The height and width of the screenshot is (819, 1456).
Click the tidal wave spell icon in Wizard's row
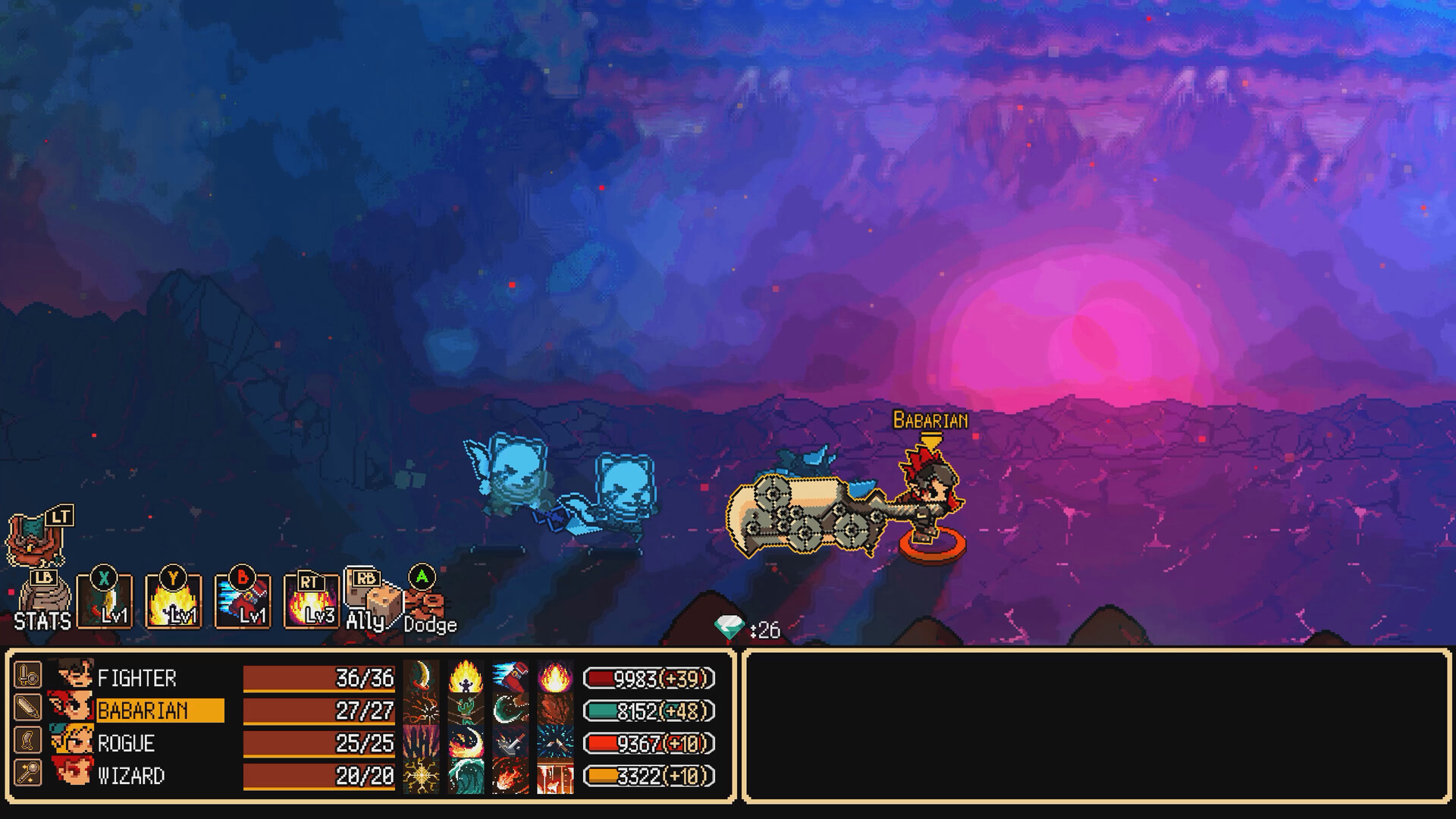point(466,775)
